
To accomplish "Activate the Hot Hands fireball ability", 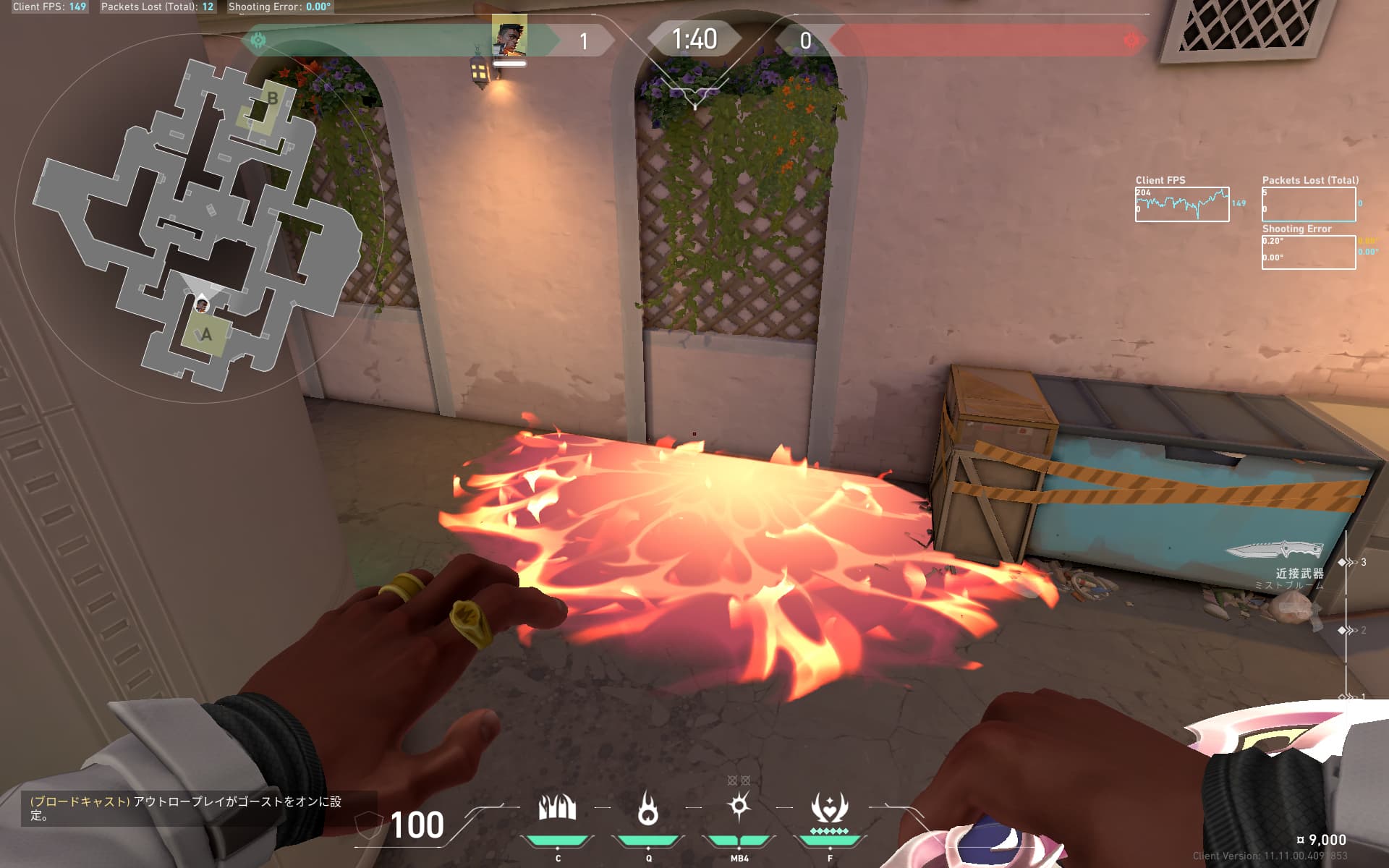I will point(648,809).
